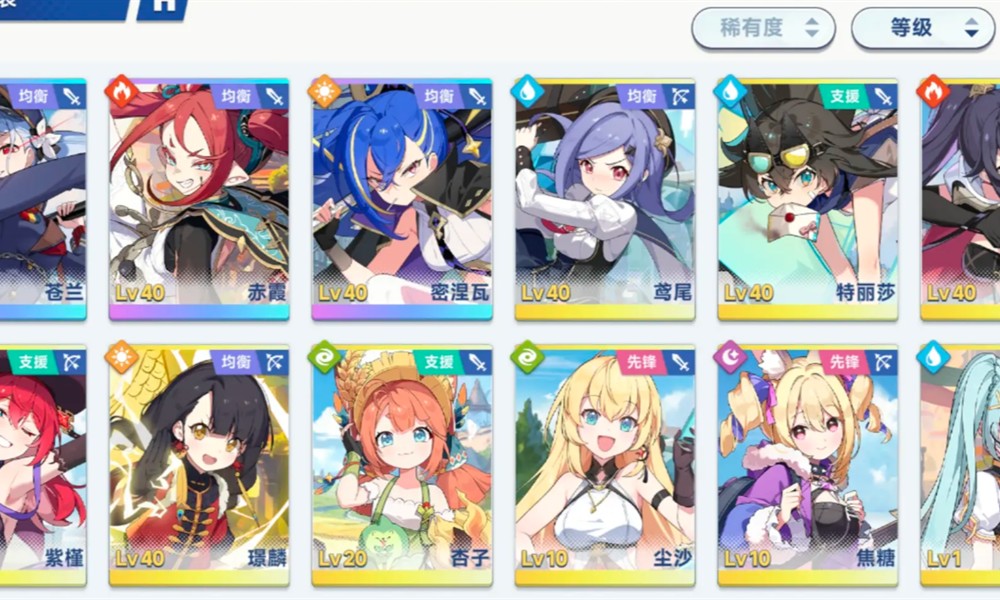The height and width of the screenshot is (600, 1000).
Task: Open the 焦糖 character card
Action: (808, 465)
